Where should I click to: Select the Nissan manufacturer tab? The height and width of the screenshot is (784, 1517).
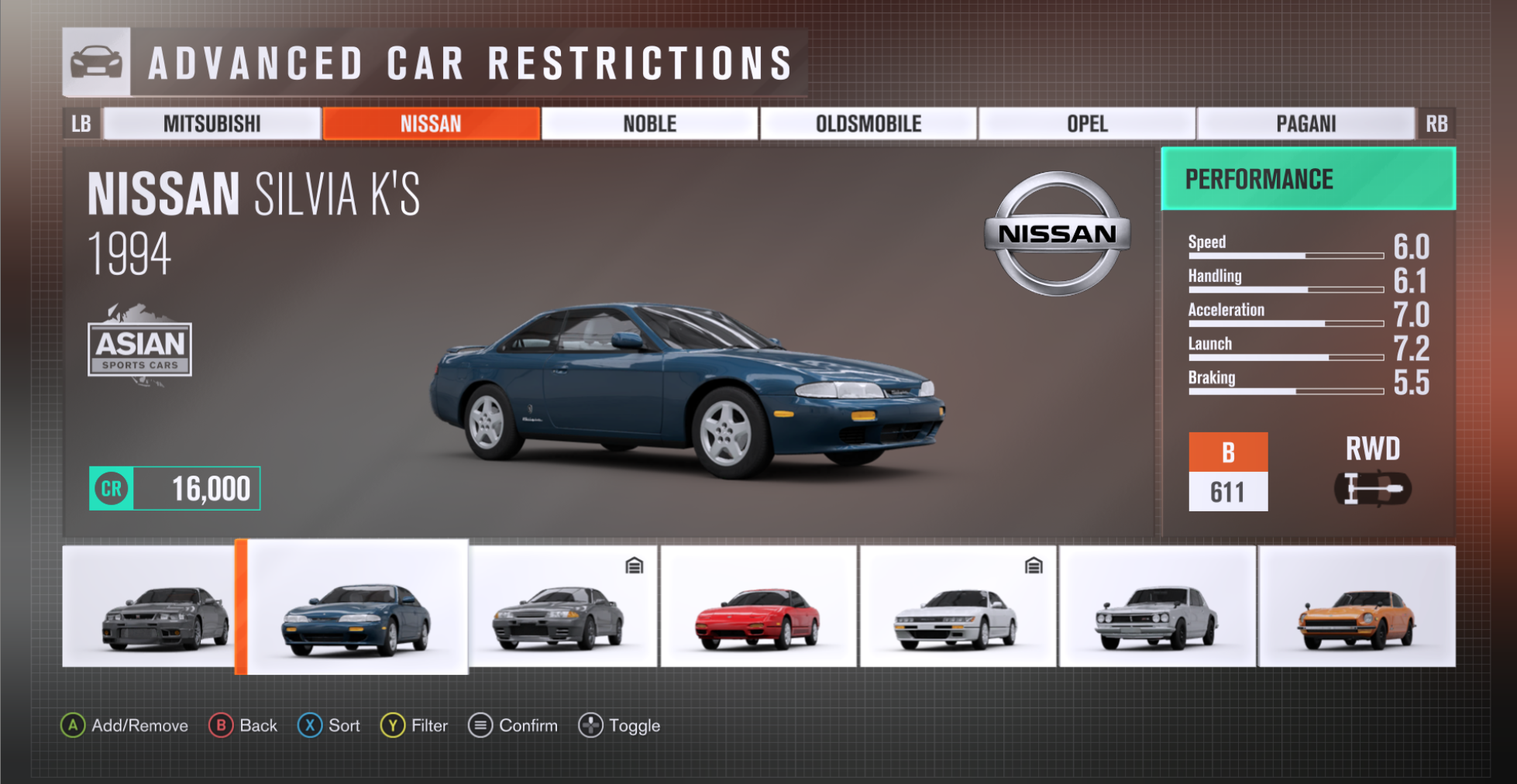(431, 124)
